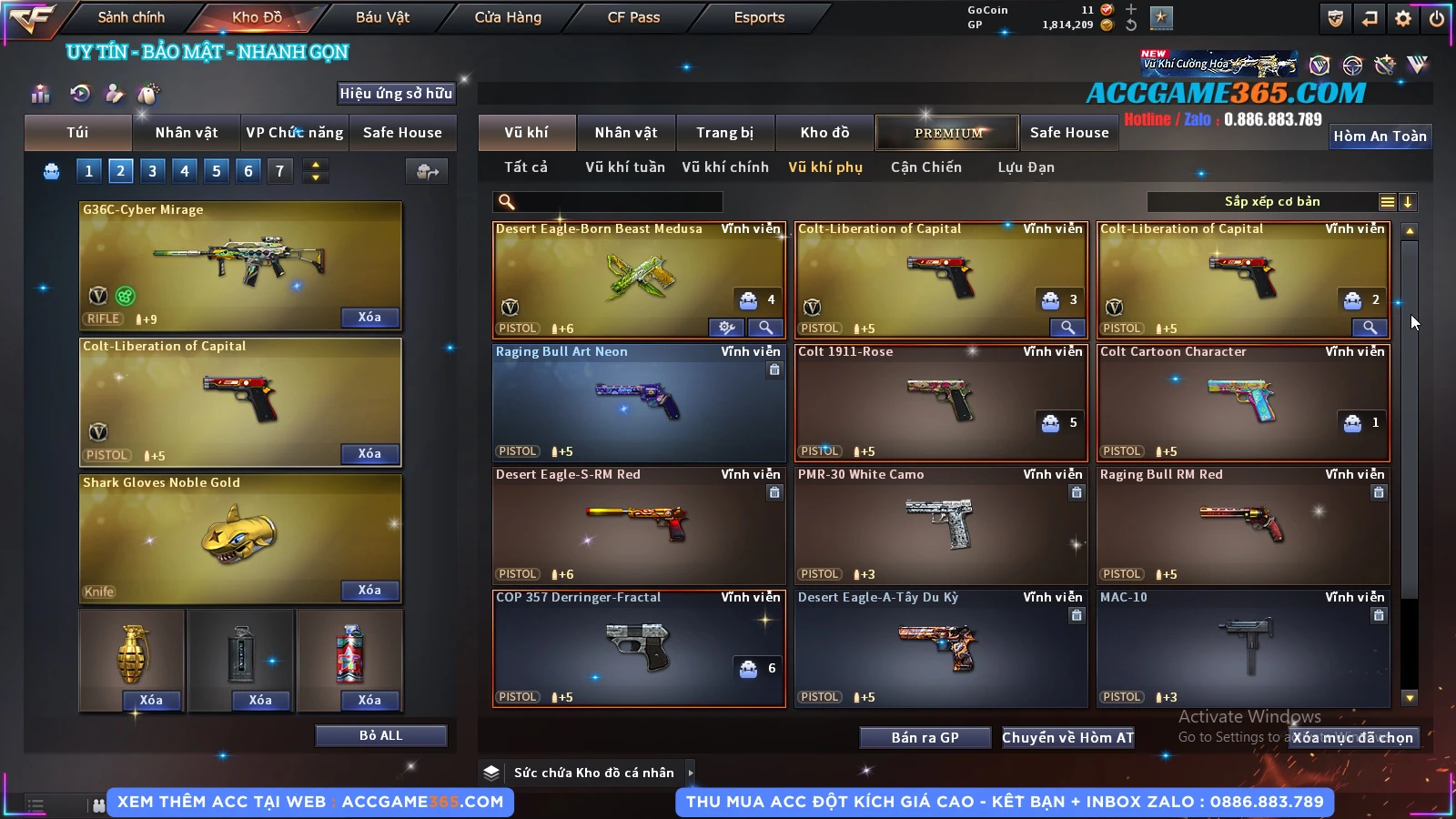Open the Cửa Hàng shop menu
The height and width of the screenshot is (819, 1456).
pos(508,17)
